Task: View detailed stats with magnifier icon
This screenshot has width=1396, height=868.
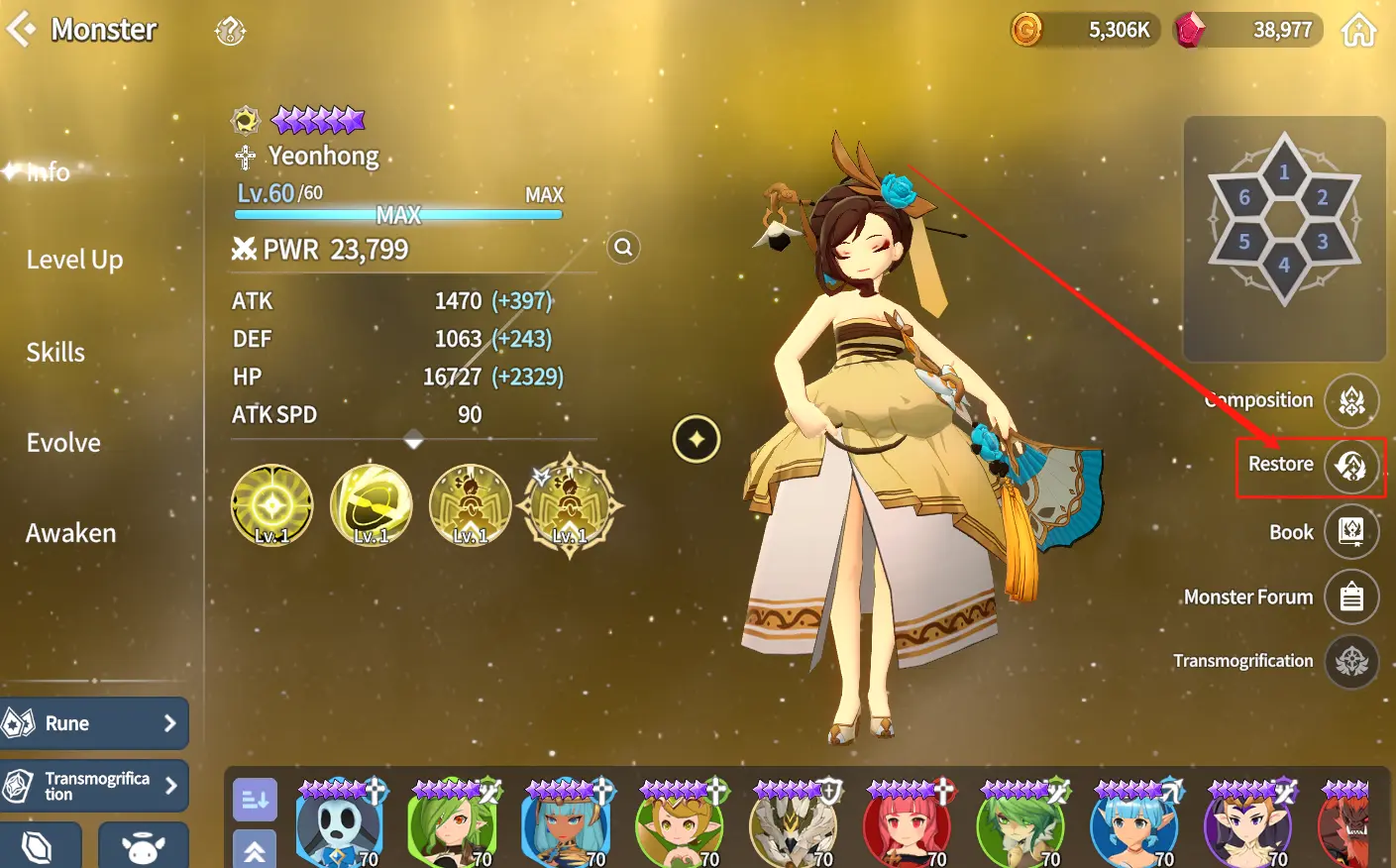Action: click(623, 248)
